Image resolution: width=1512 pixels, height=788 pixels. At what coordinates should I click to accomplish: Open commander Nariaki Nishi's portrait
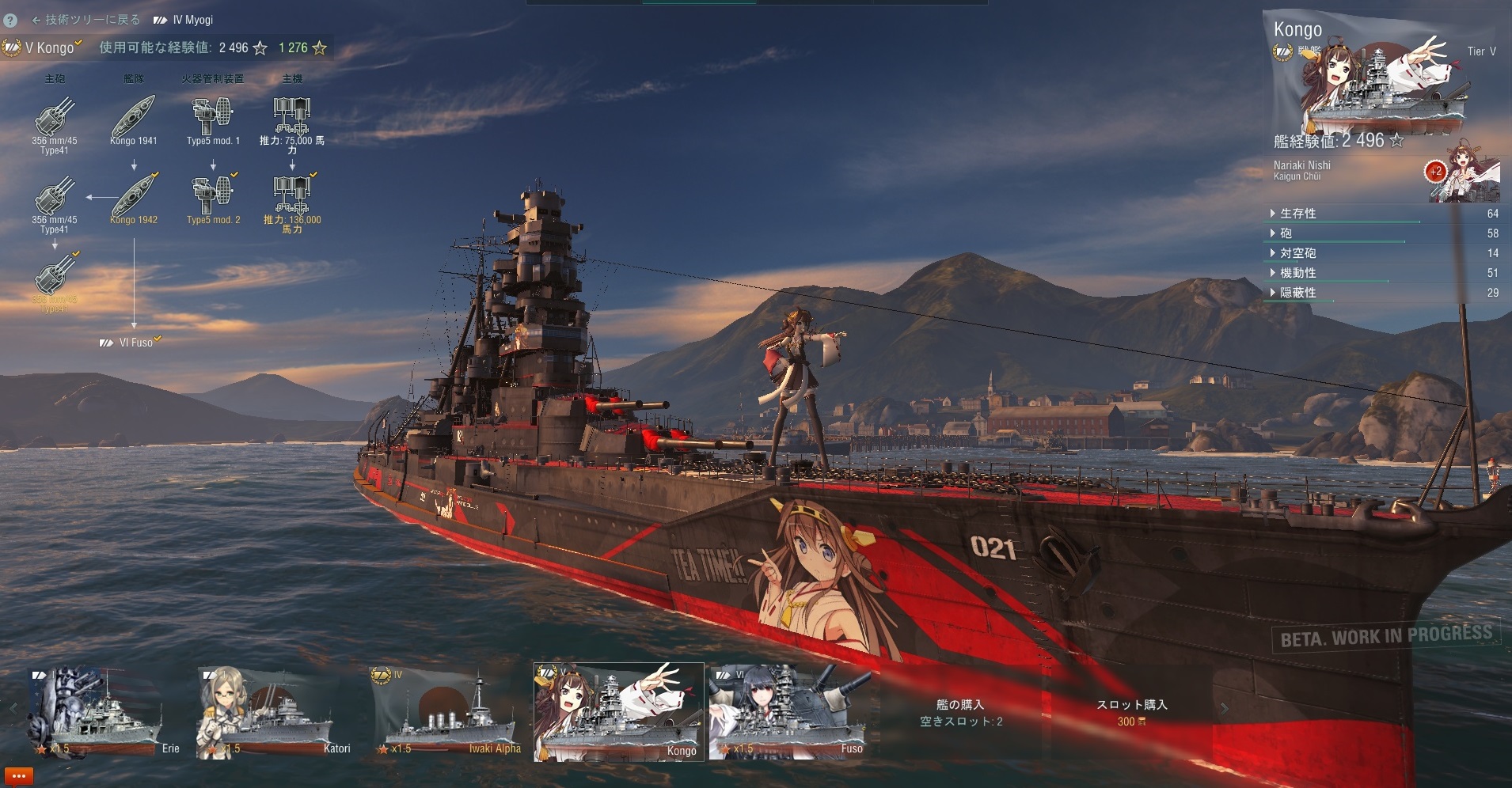coord(1468,170)
